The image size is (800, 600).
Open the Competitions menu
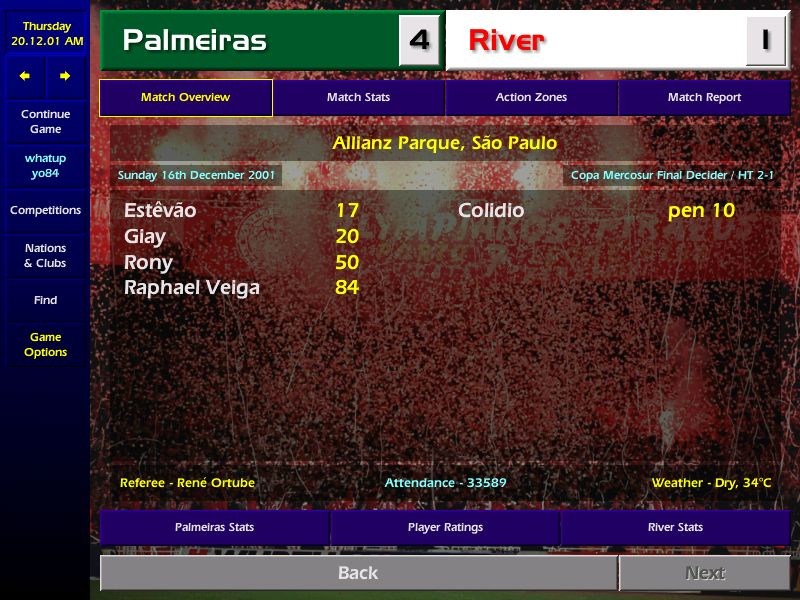[x=45, y=211]
